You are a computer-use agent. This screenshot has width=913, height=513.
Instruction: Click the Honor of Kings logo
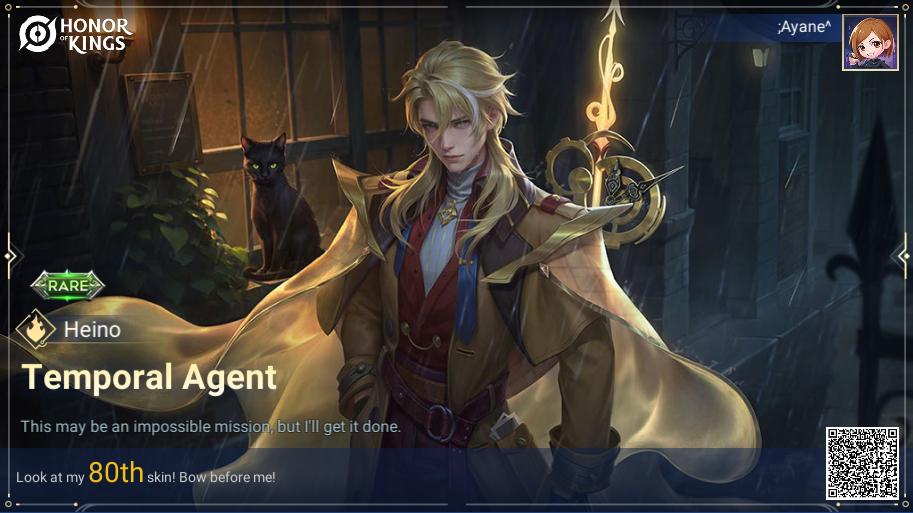[x=75, y=33]
